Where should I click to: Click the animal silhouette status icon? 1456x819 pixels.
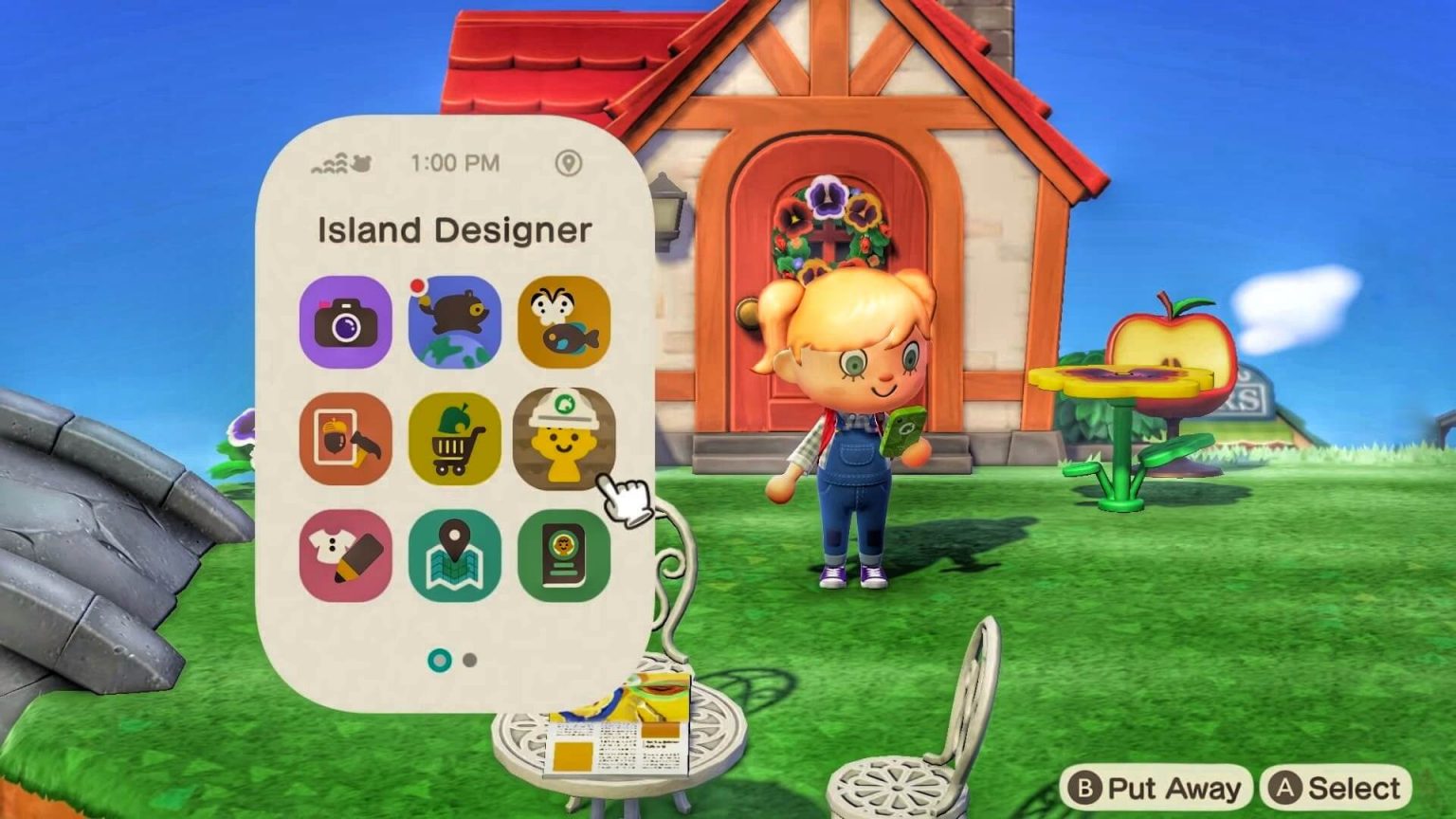[363, 163]
